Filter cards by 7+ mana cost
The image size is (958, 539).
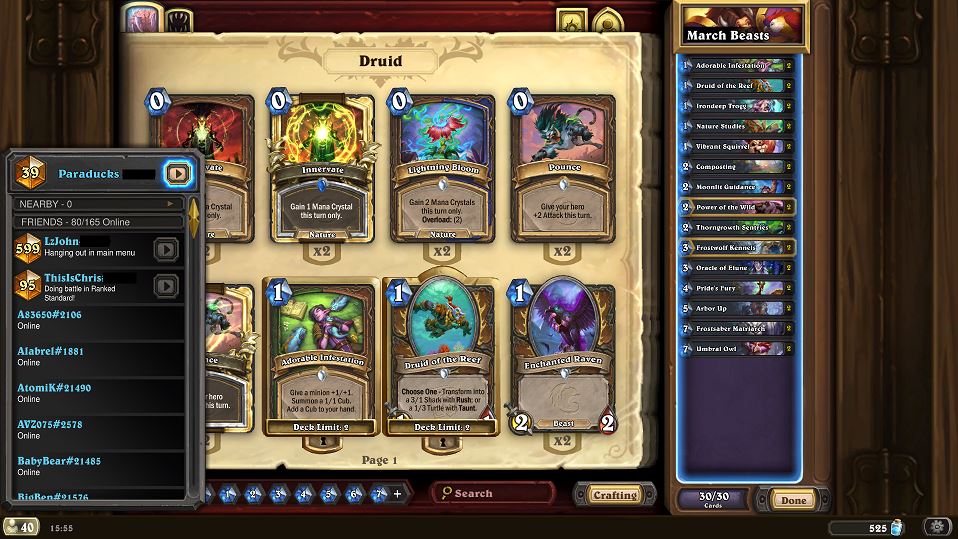378,494
